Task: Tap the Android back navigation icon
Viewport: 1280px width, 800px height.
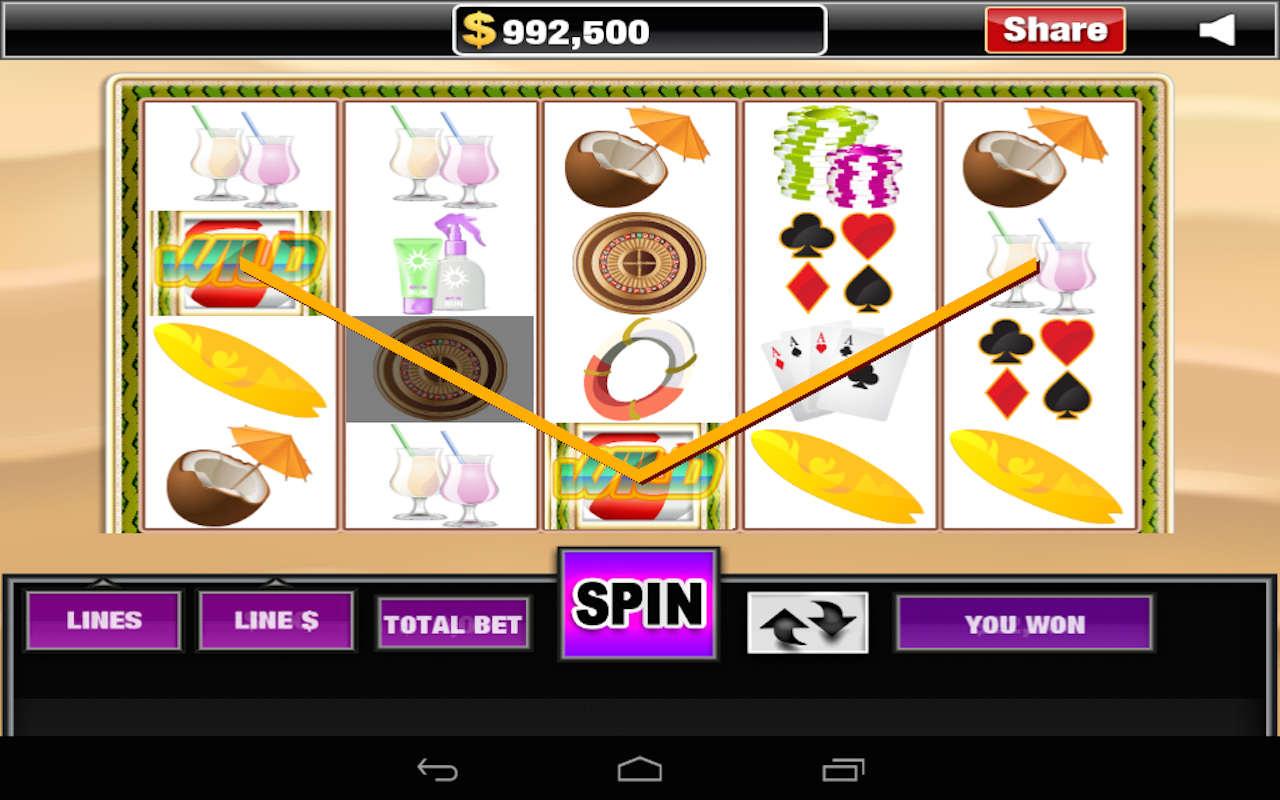Action: click(438, 768)
